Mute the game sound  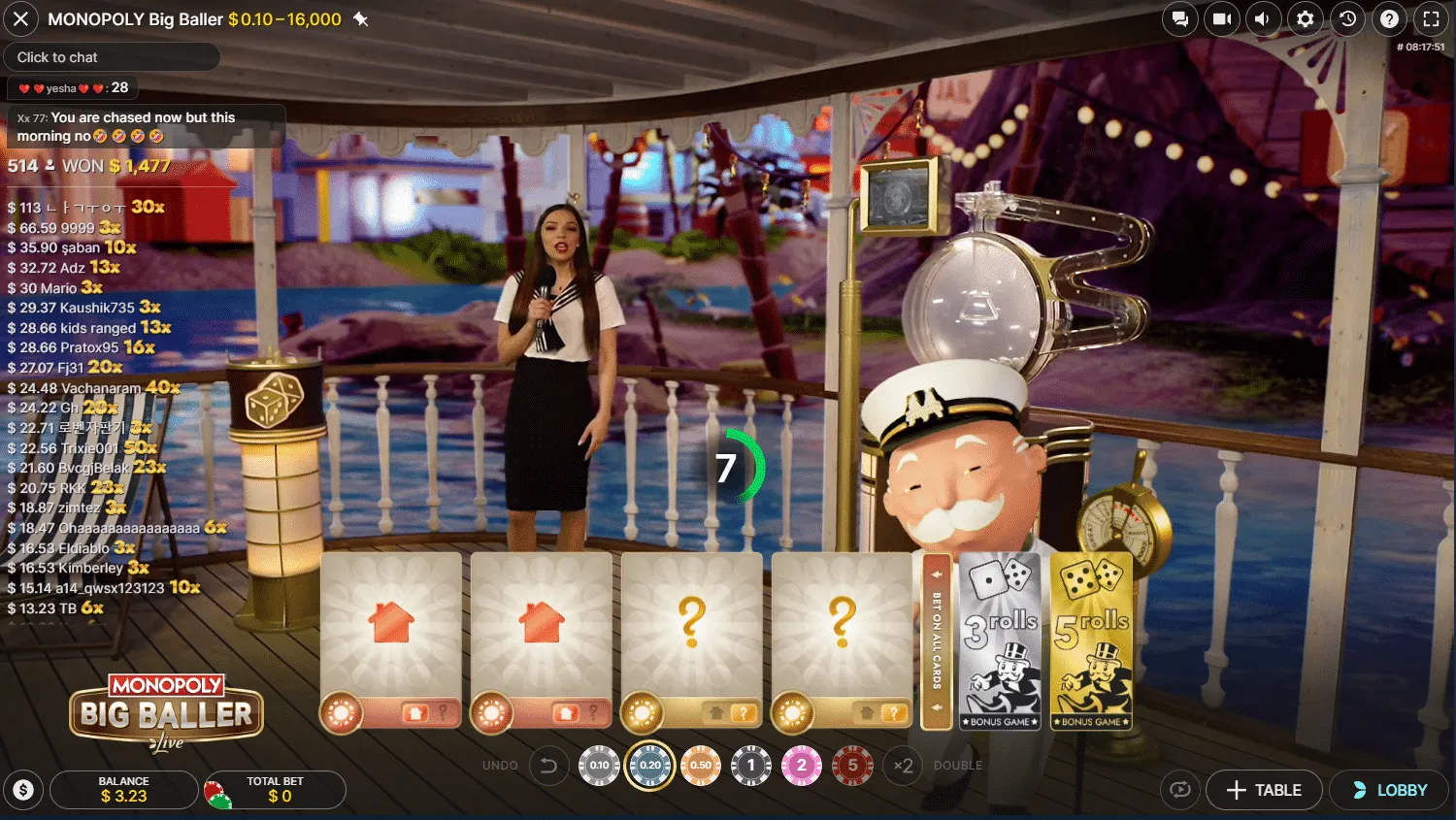1264,18
